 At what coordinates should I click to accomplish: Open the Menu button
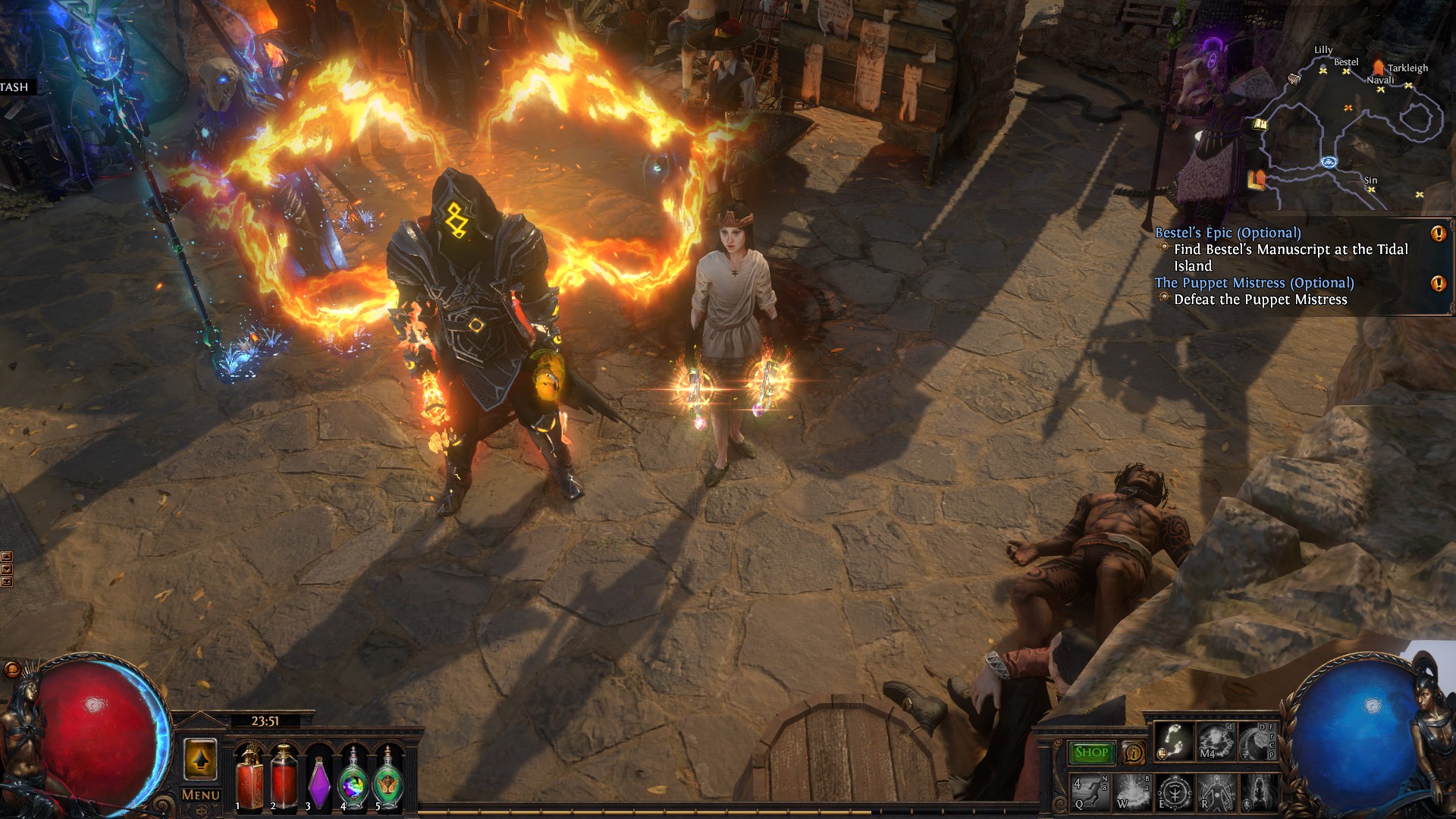(201, 795)
